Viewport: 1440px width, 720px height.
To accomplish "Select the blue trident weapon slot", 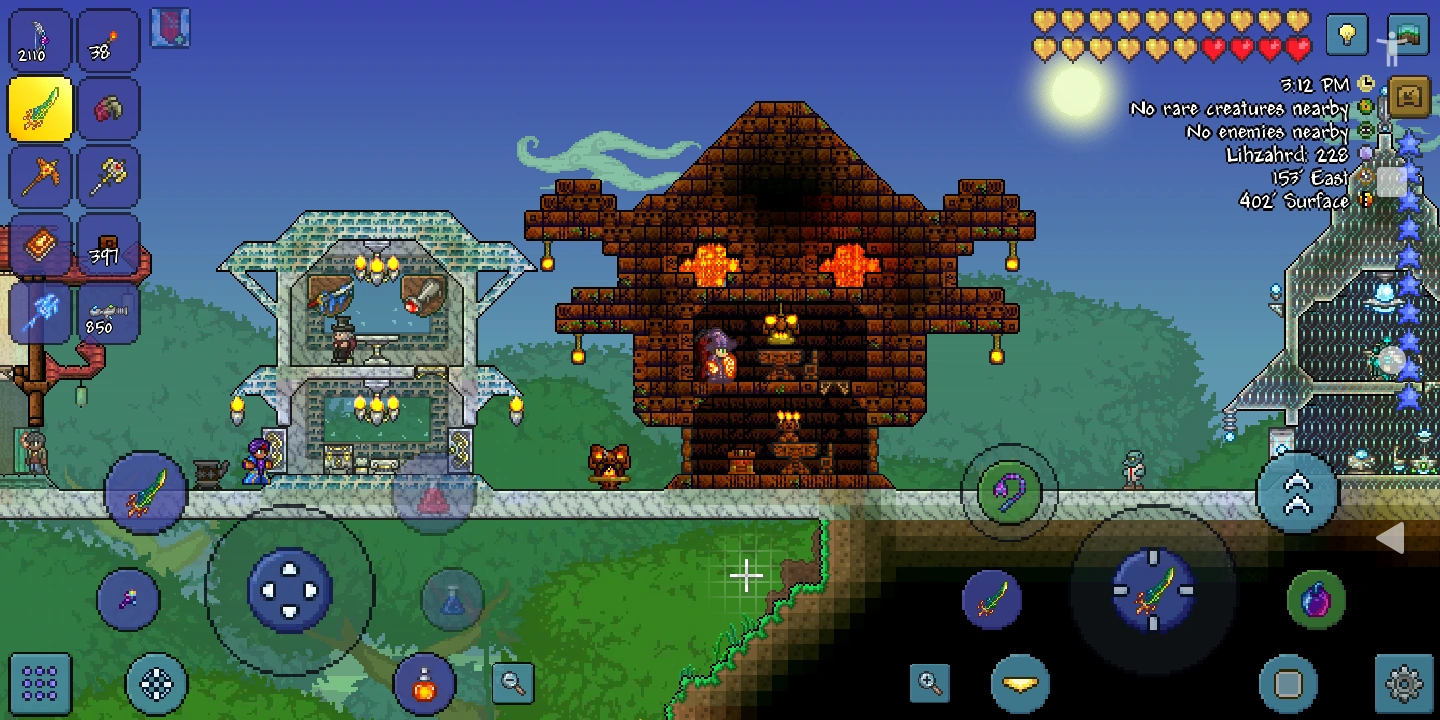I will point(40,313).
